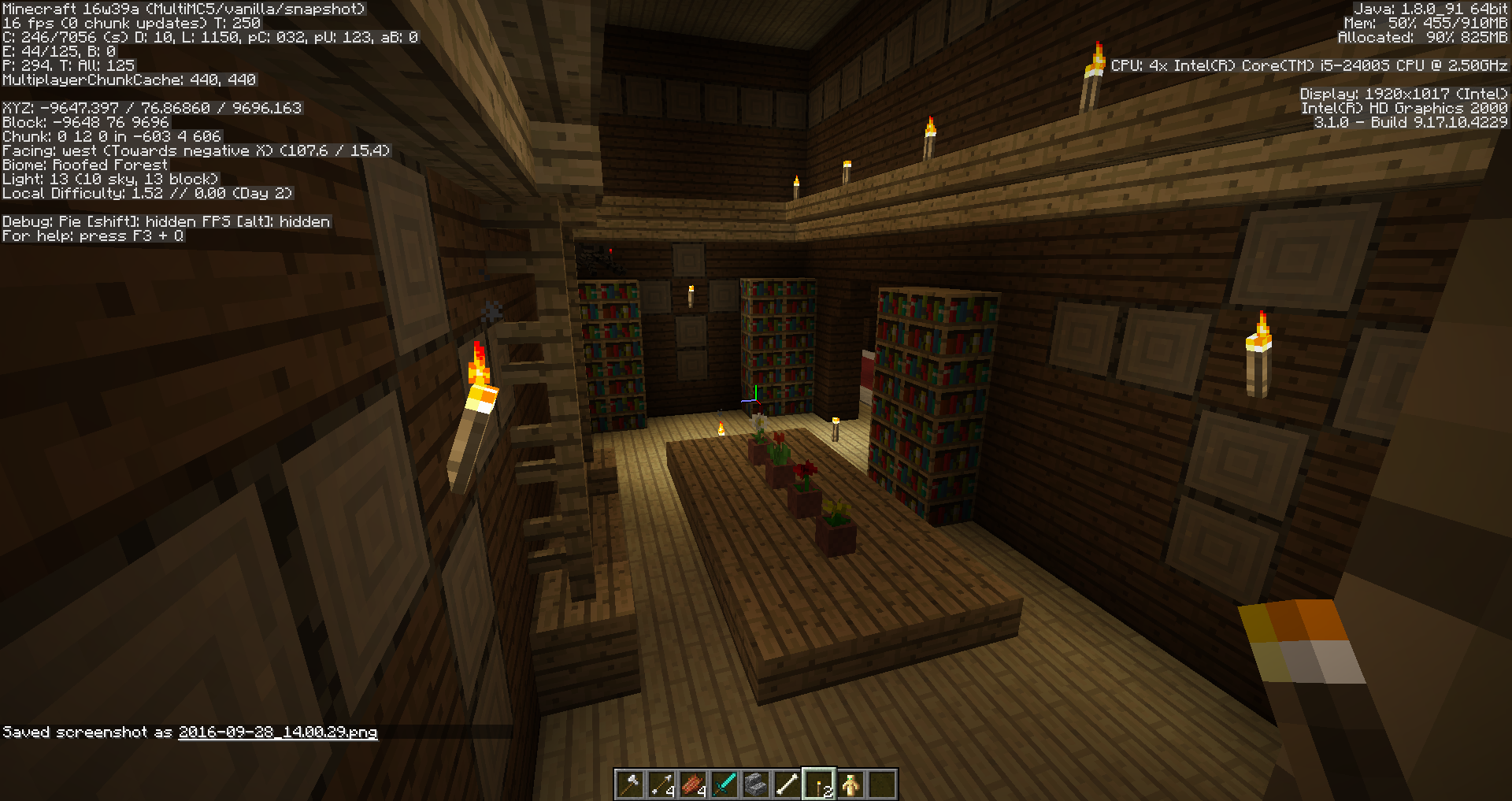1512x801 pixels.
Task: Select the cobblestone stairs item
Action: click(x=757, y=784)
